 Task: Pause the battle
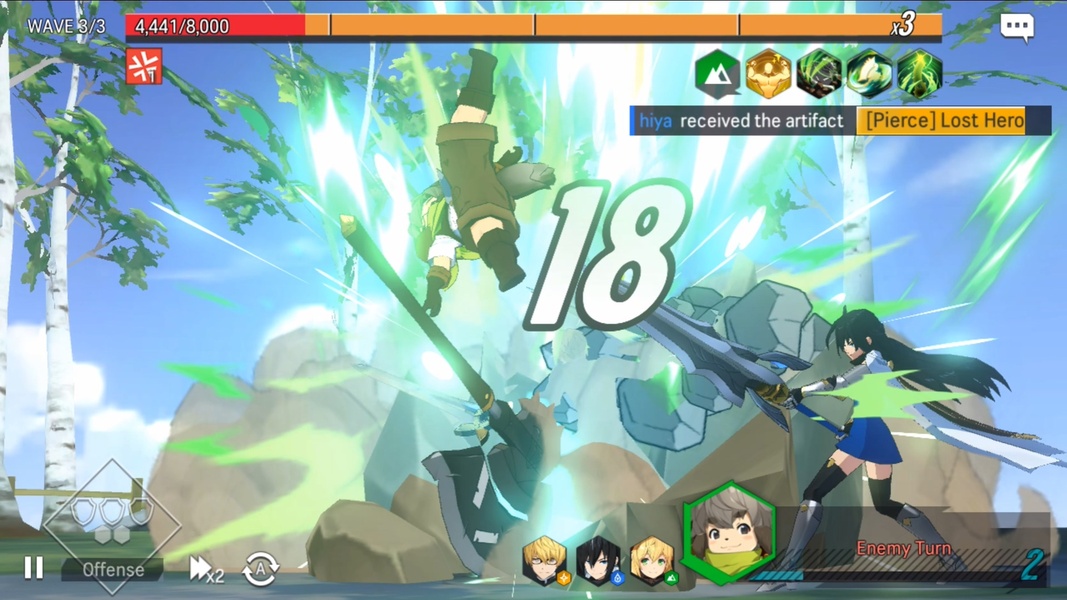33,568
